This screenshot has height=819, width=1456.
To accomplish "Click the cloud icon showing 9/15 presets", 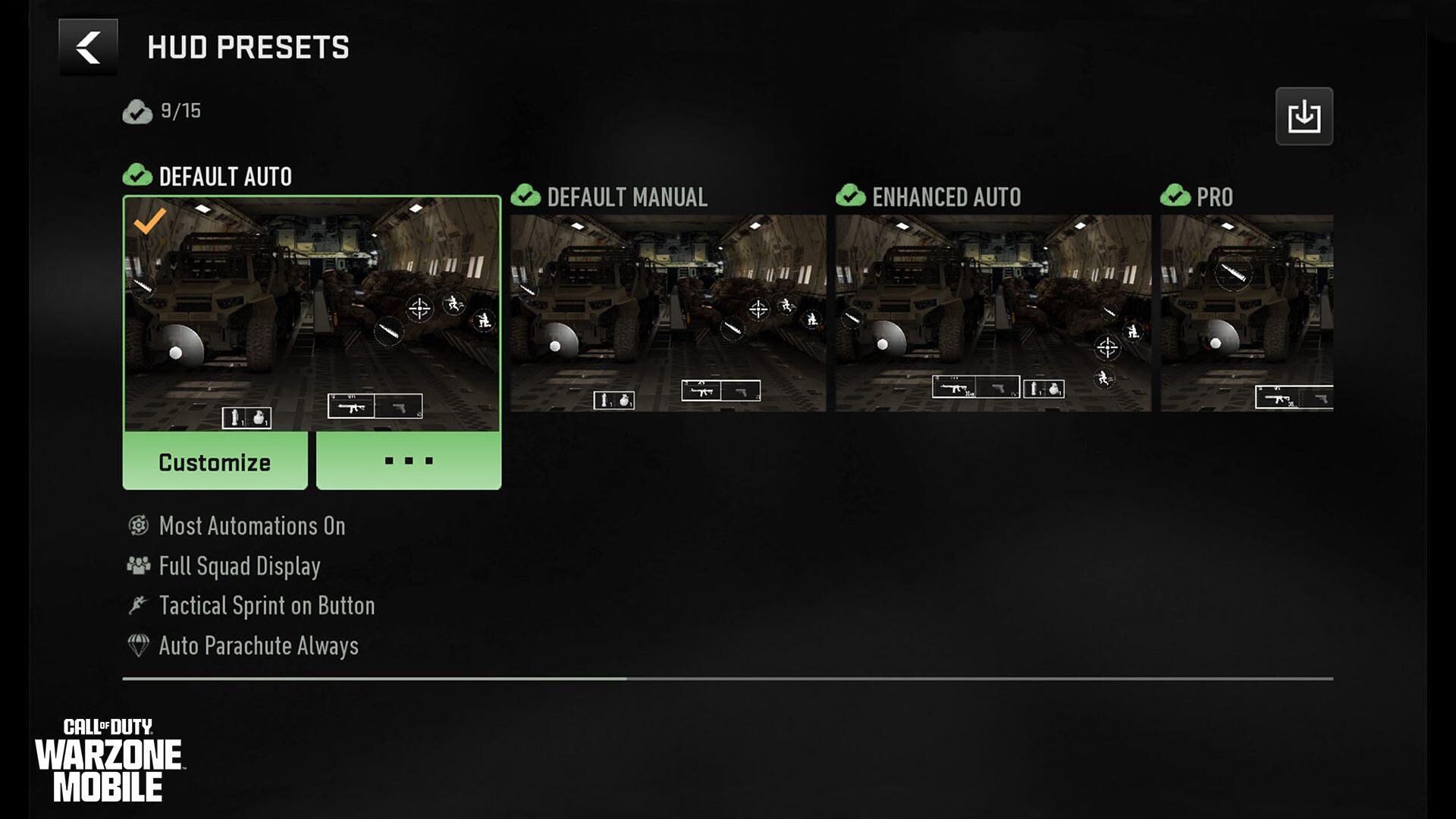I will coord(136,114).
